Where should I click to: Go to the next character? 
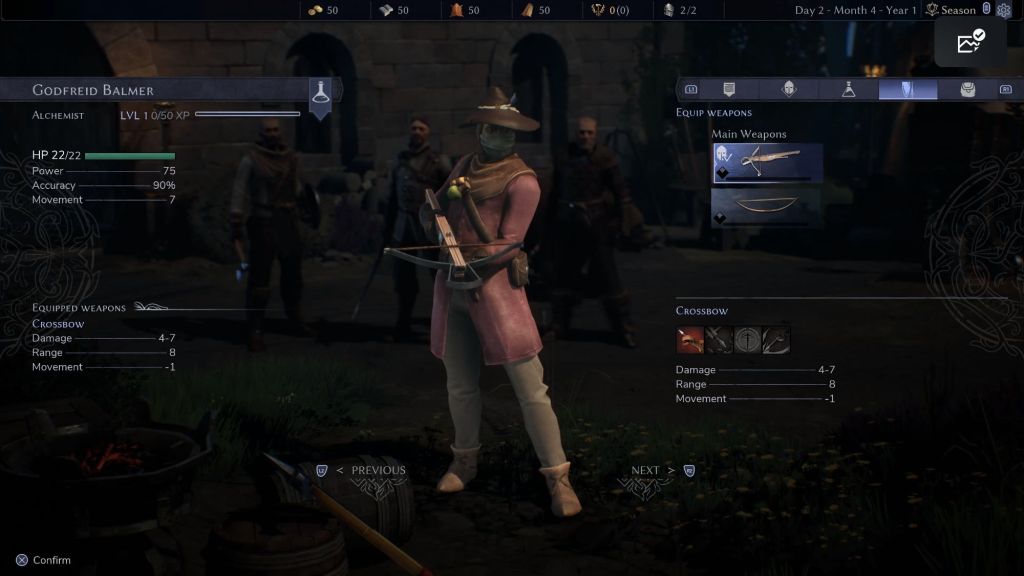pos(654,470)
